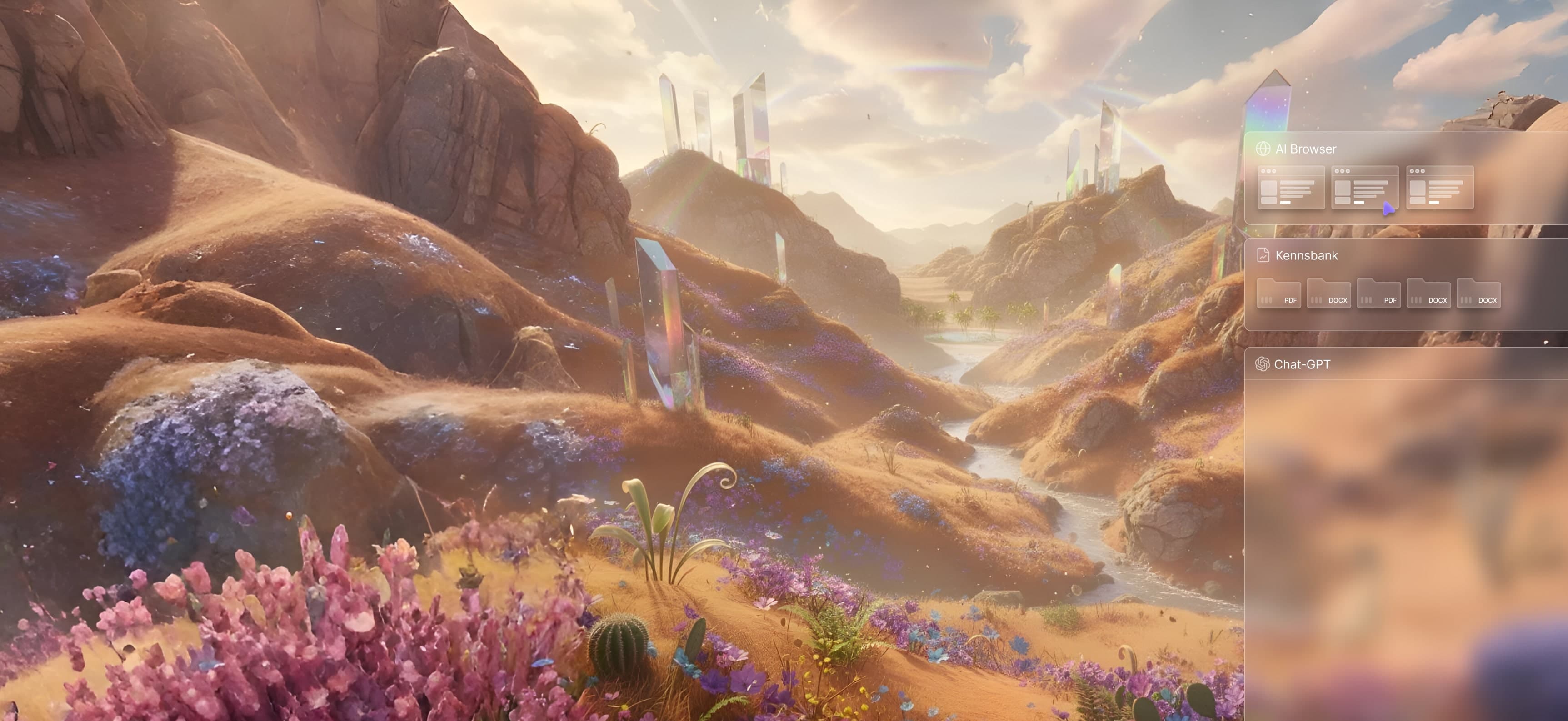Open the rightmost DOCX folder in Kennsbank

[x=1478, y=293]
